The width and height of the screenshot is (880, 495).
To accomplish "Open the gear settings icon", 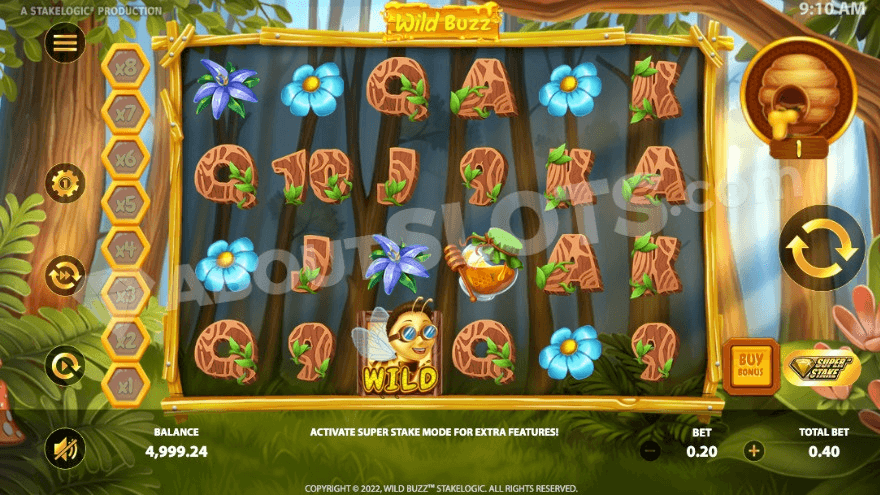I will pos(65,182).
